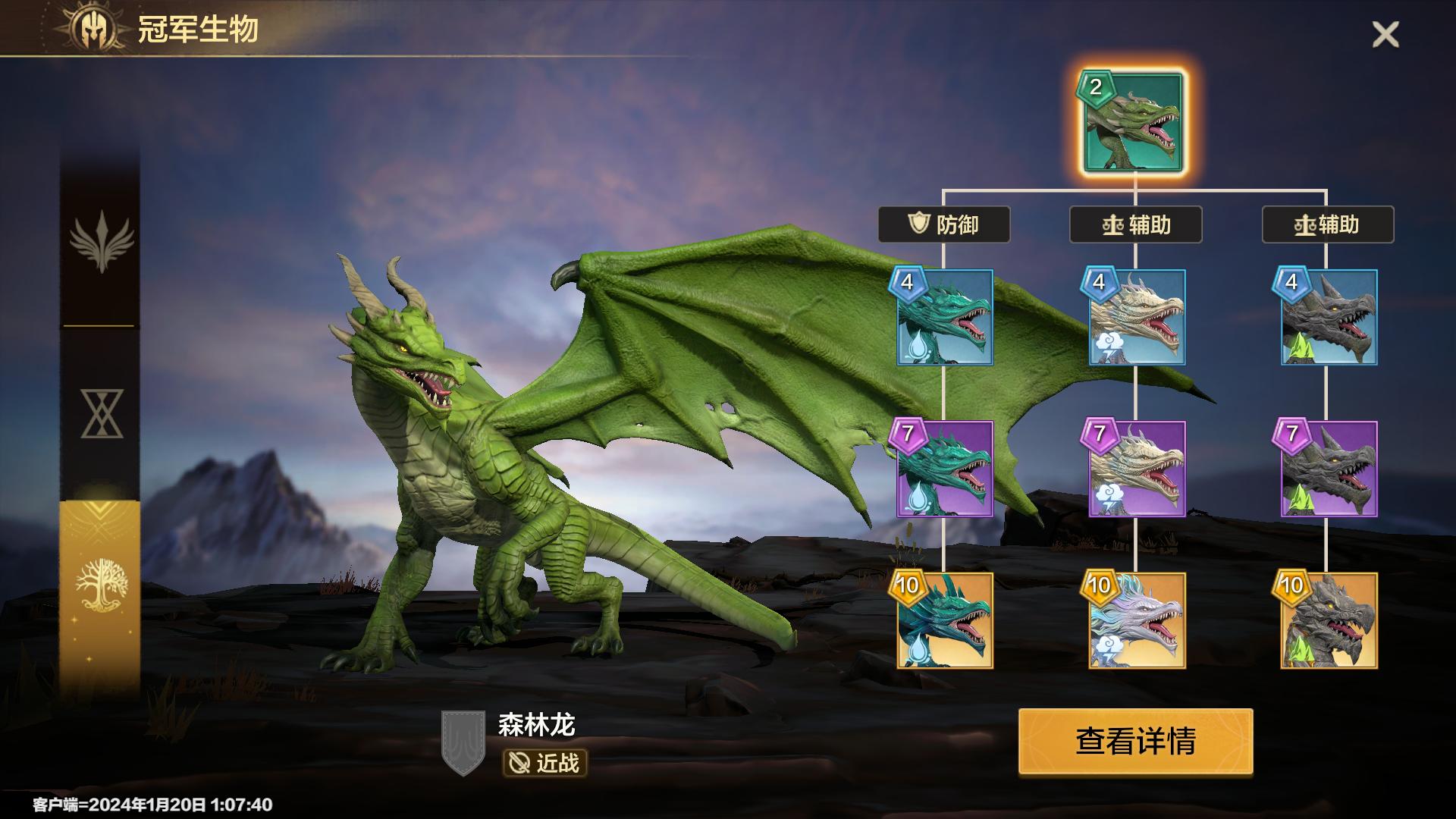Pick the level 7 grey rock dragon

pos(1329,469)
